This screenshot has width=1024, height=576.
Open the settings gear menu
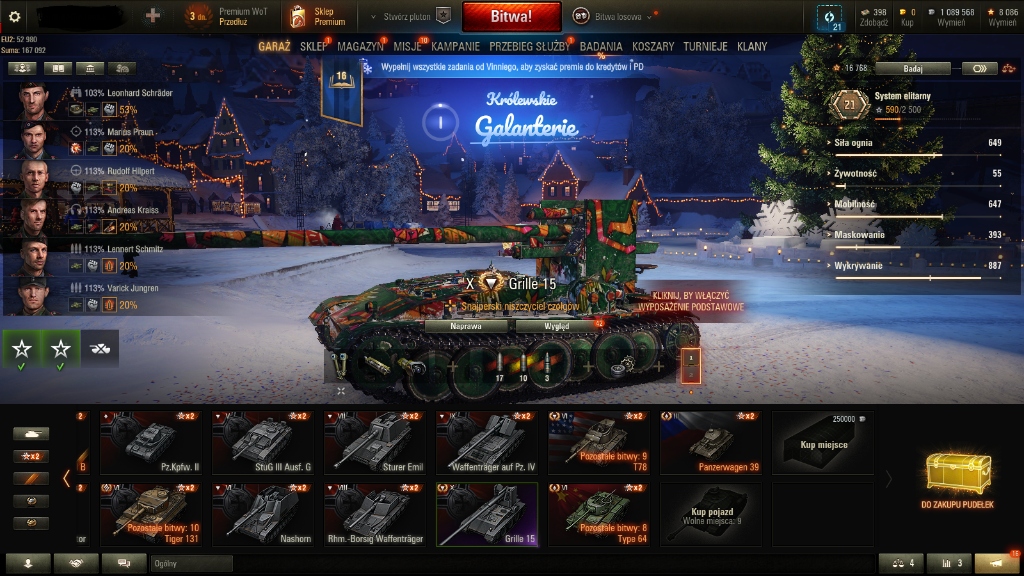14,16
